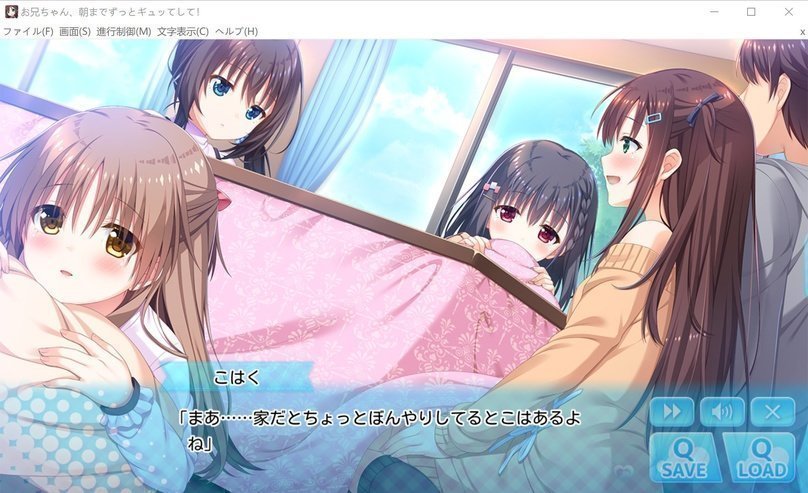Open the ファイル(F) menu
808x493 pixels.
(x=28, y=31)
